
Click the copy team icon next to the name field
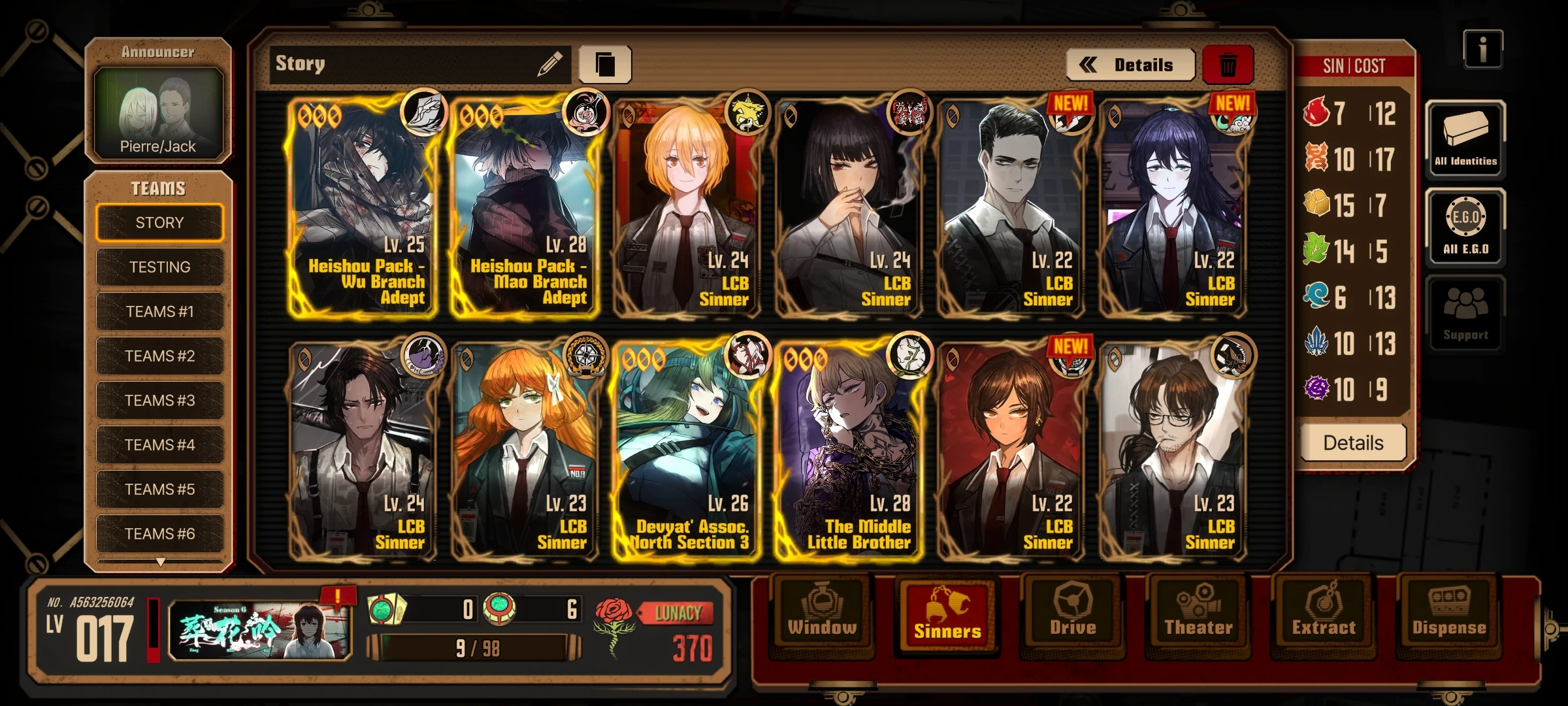[605, 62]
